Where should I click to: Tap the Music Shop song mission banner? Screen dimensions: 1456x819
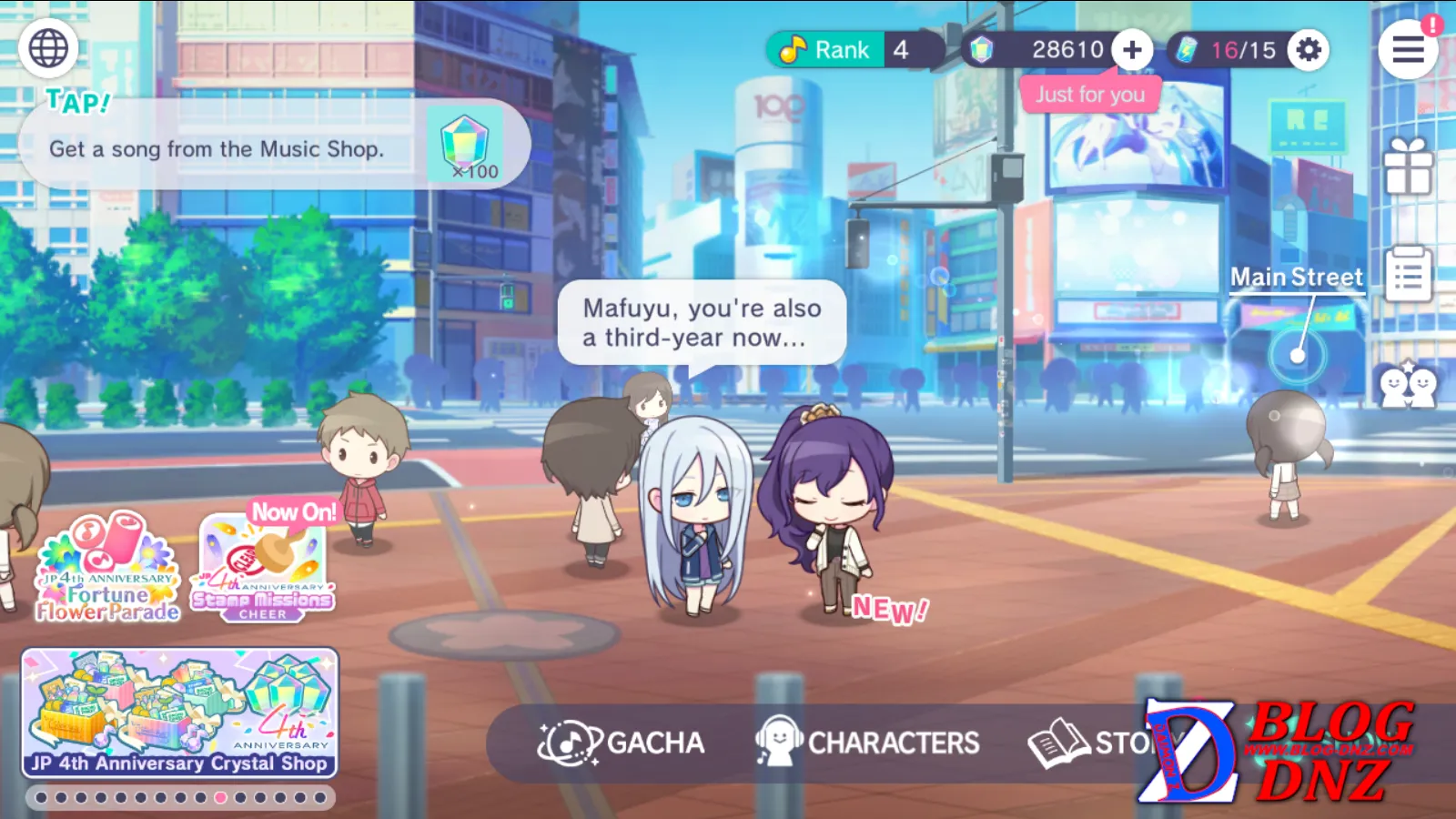point(273,146)
